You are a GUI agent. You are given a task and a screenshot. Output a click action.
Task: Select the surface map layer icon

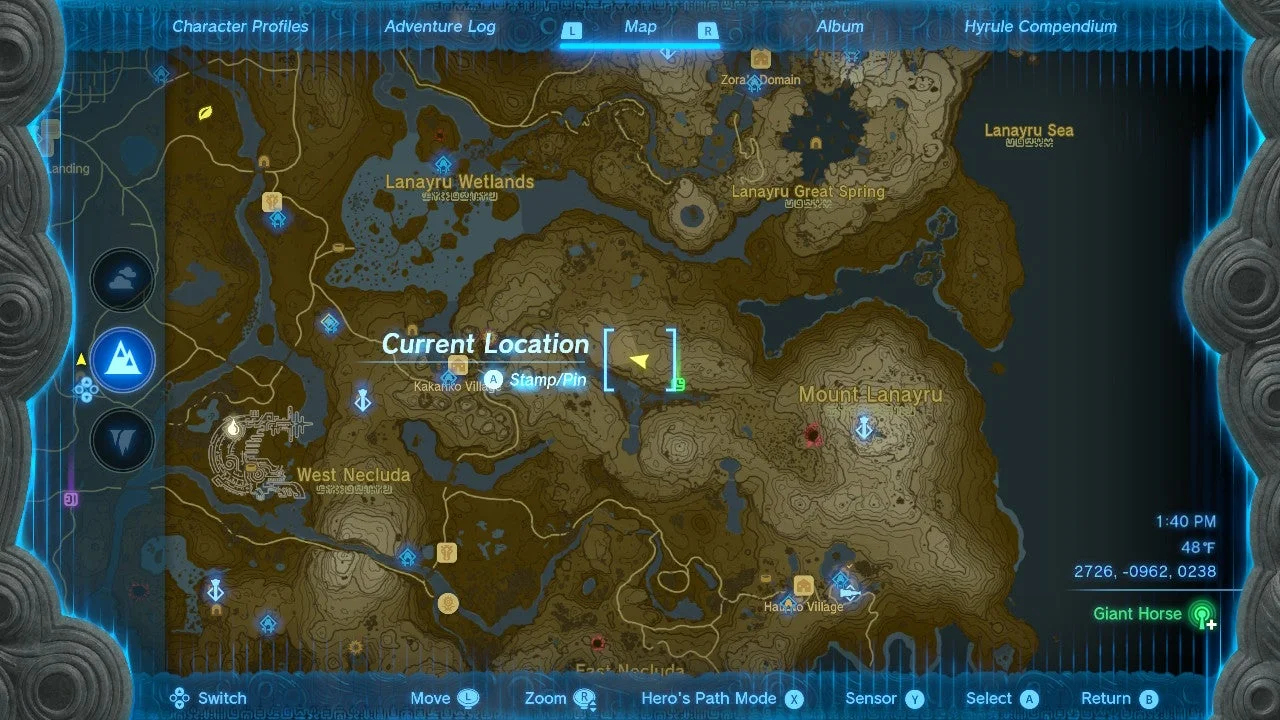point(120,360)
